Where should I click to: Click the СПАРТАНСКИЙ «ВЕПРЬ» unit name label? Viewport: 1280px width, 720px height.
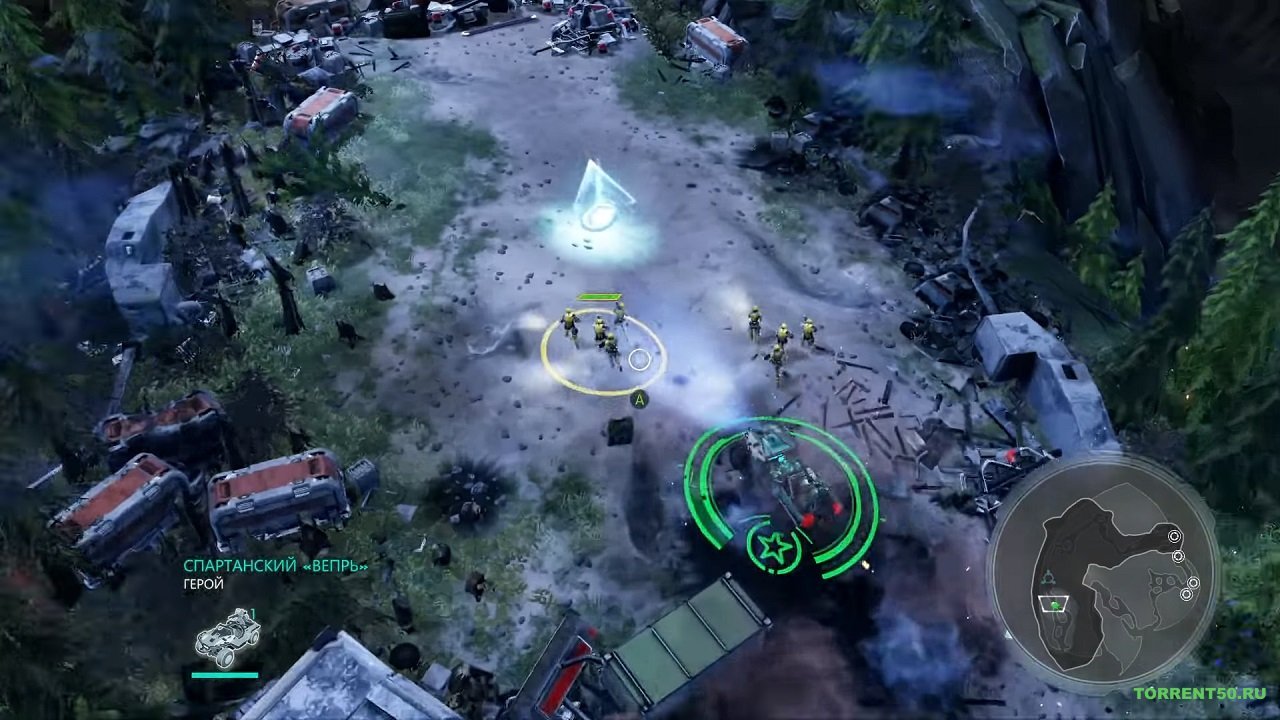point(277,565)
